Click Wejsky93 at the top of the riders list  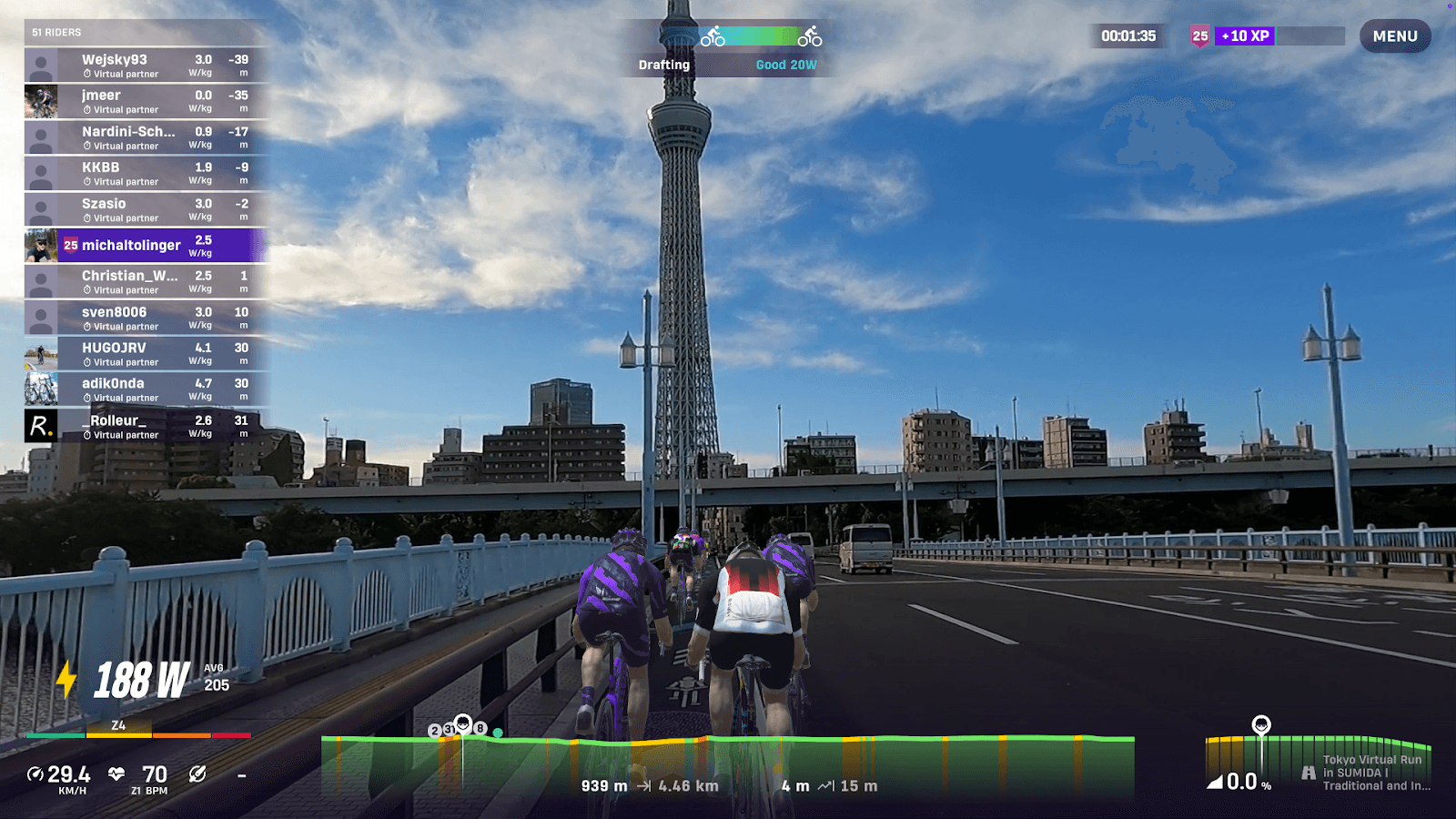coord(114,60)
